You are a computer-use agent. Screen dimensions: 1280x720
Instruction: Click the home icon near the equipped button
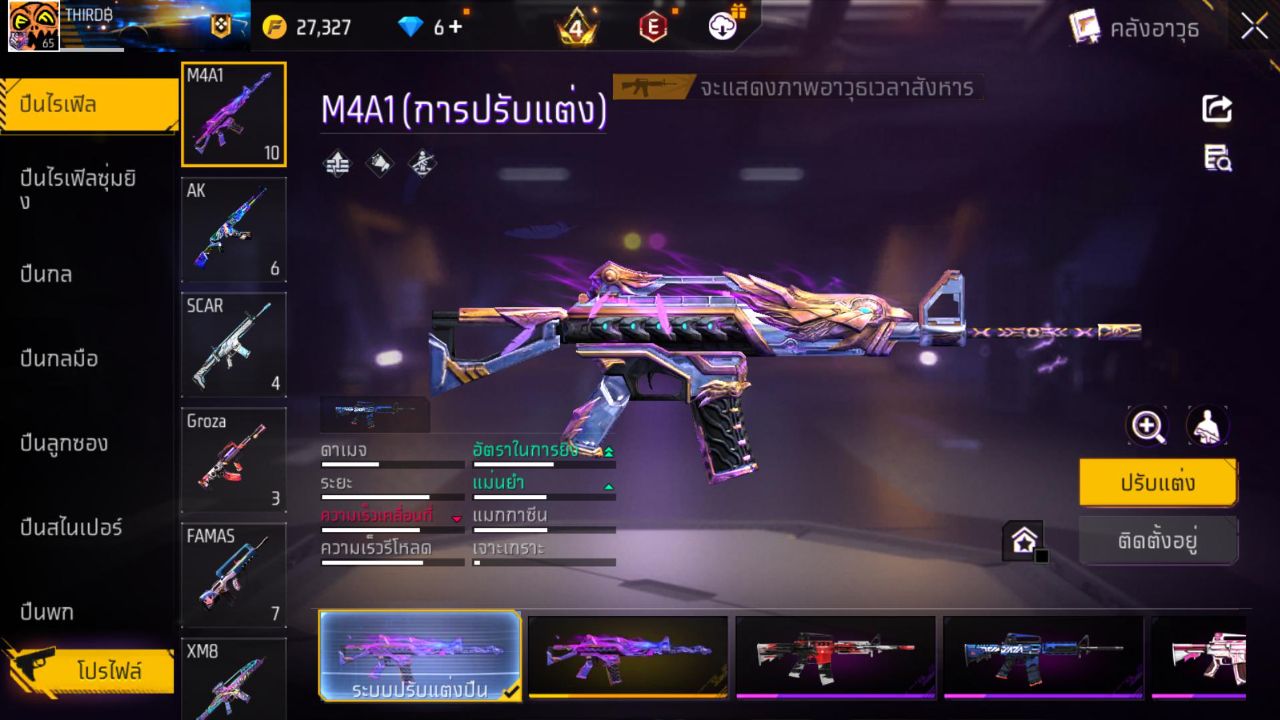pos(1024,540)
